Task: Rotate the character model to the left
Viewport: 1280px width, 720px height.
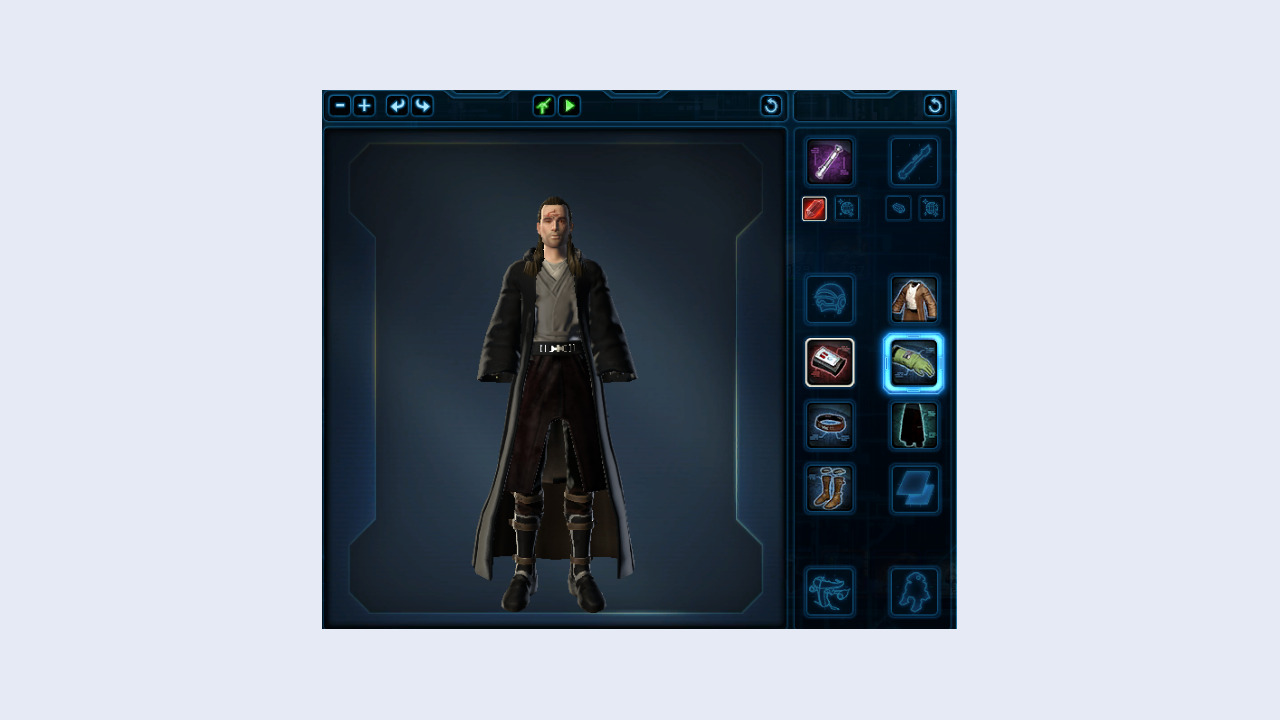Action: 396,106
